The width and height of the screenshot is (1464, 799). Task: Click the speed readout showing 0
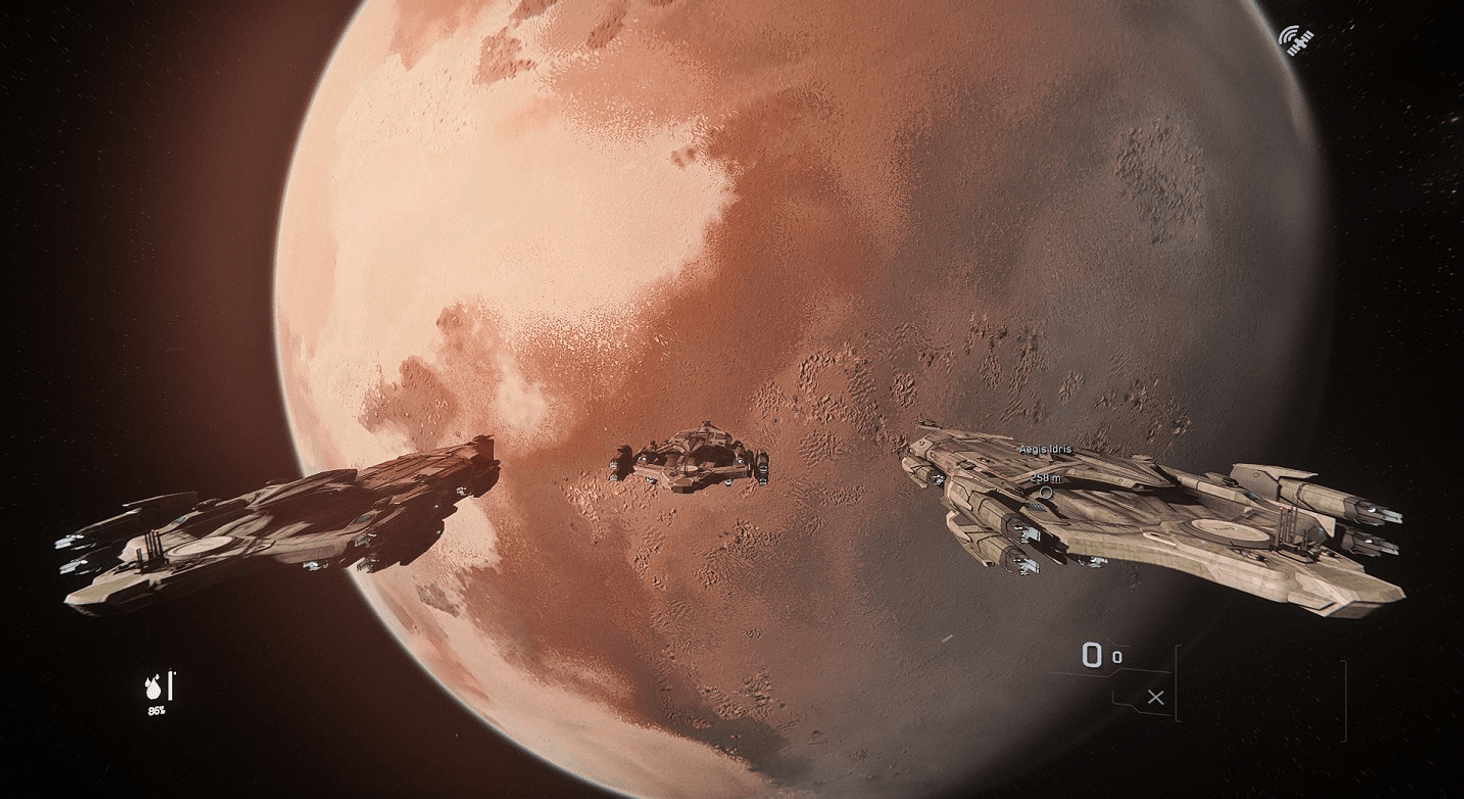point(1090,655)
